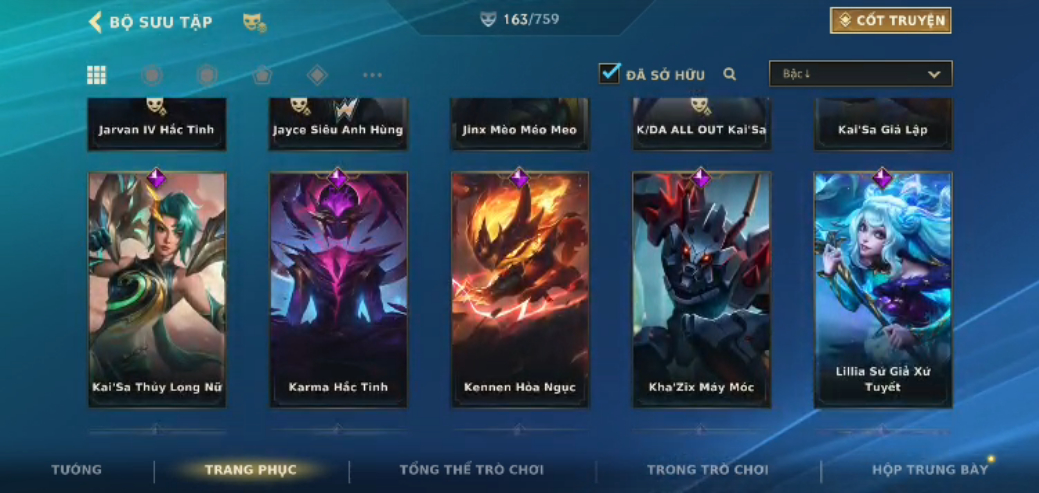Image resolution: width=1039 pixels, height=493 pixels.
Task: Switch to the Tổng Thể Trò Chơi tab
Action: coord(472,470)
